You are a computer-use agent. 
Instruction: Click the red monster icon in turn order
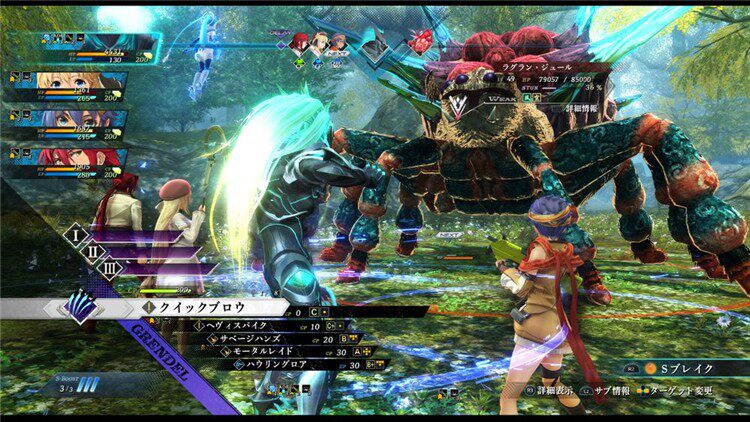tap(421, 41)
